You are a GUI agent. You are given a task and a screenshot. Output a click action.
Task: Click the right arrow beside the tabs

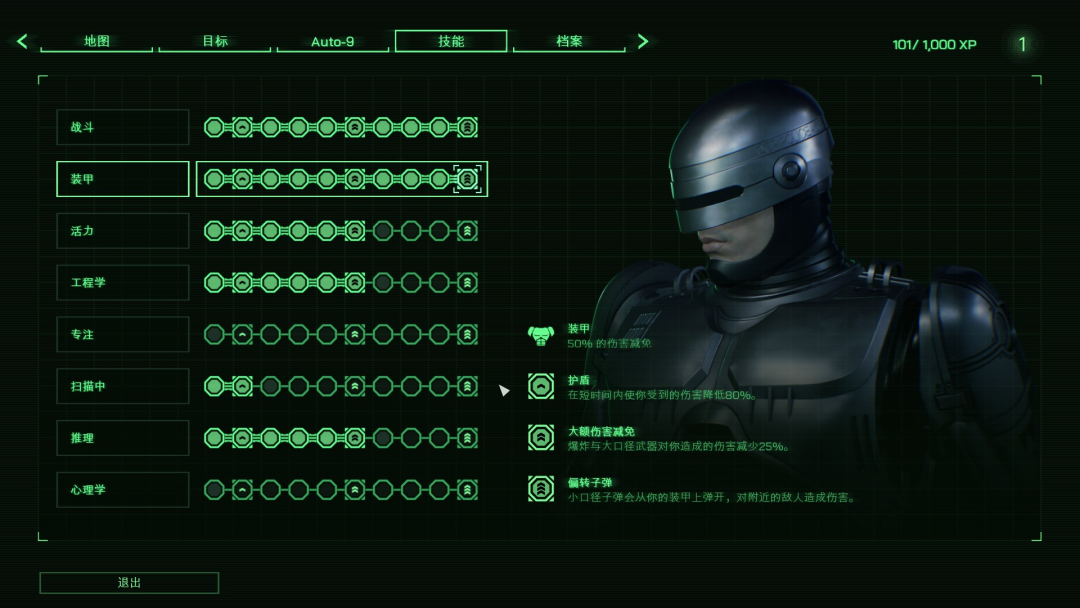click(643, 42)
